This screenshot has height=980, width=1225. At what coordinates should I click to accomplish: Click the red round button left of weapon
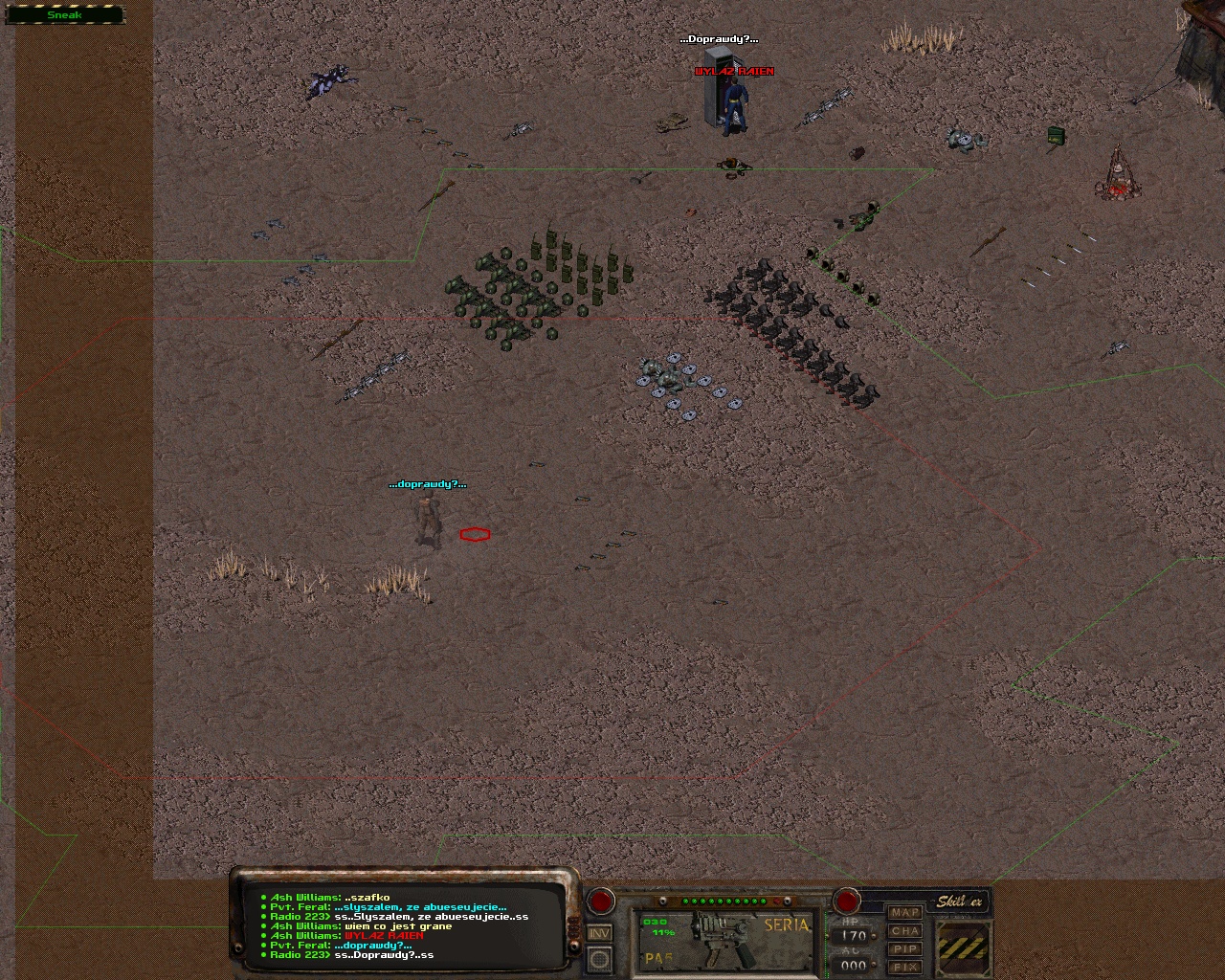click(601, 901)
